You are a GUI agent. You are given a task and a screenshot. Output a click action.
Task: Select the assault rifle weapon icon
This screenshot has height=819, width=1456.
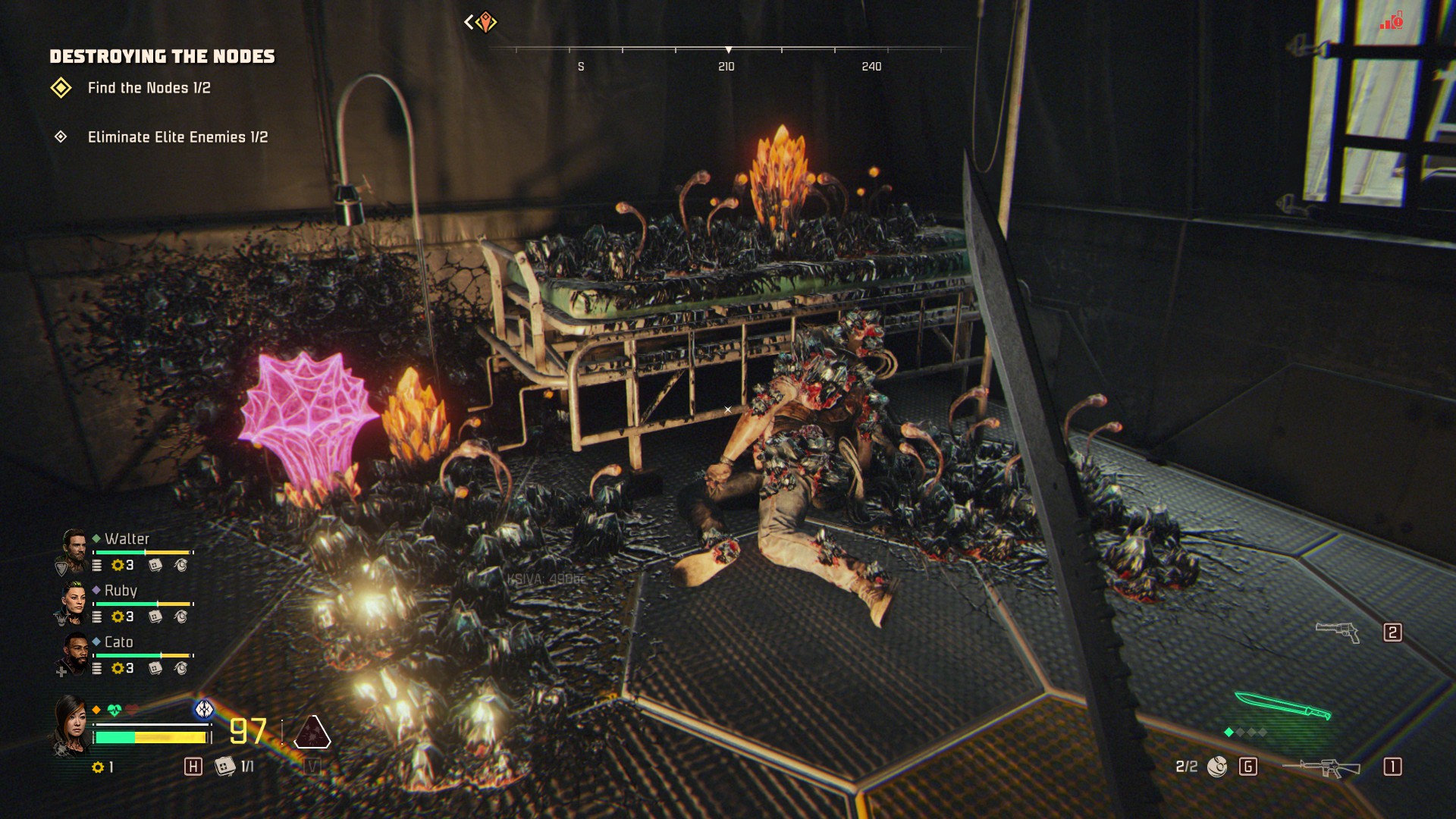click(x=1321, y=767)
